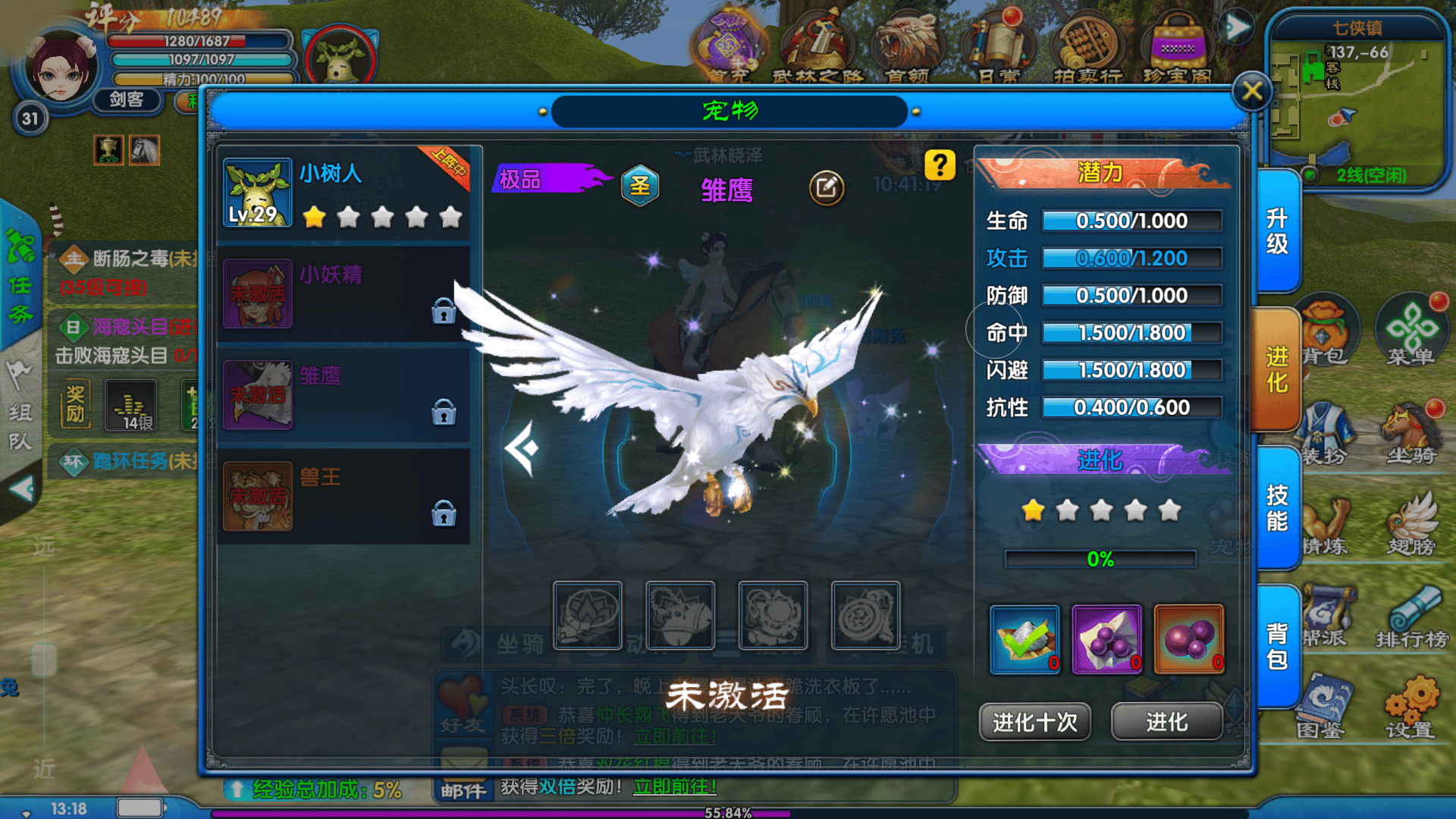Viewport: 1456px width, 819px height.
Task: Select the check-marked evolution stone slot
Action: (x=1025, y=639)
